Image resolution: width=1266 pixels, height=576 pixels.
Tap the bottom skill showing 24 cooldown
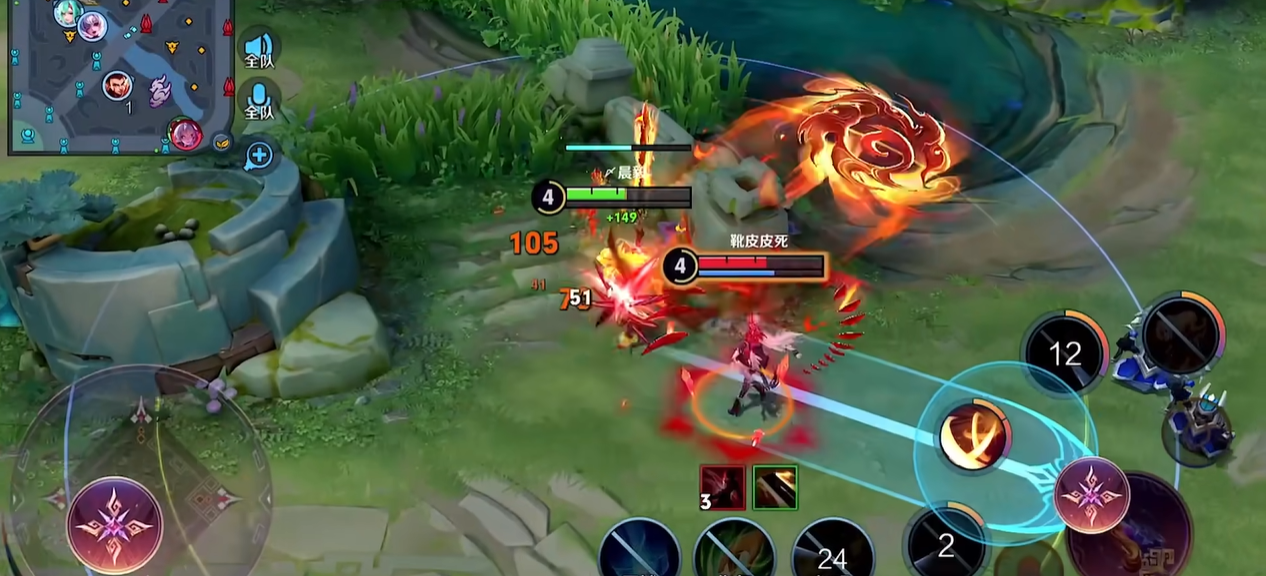coord(832,553)
